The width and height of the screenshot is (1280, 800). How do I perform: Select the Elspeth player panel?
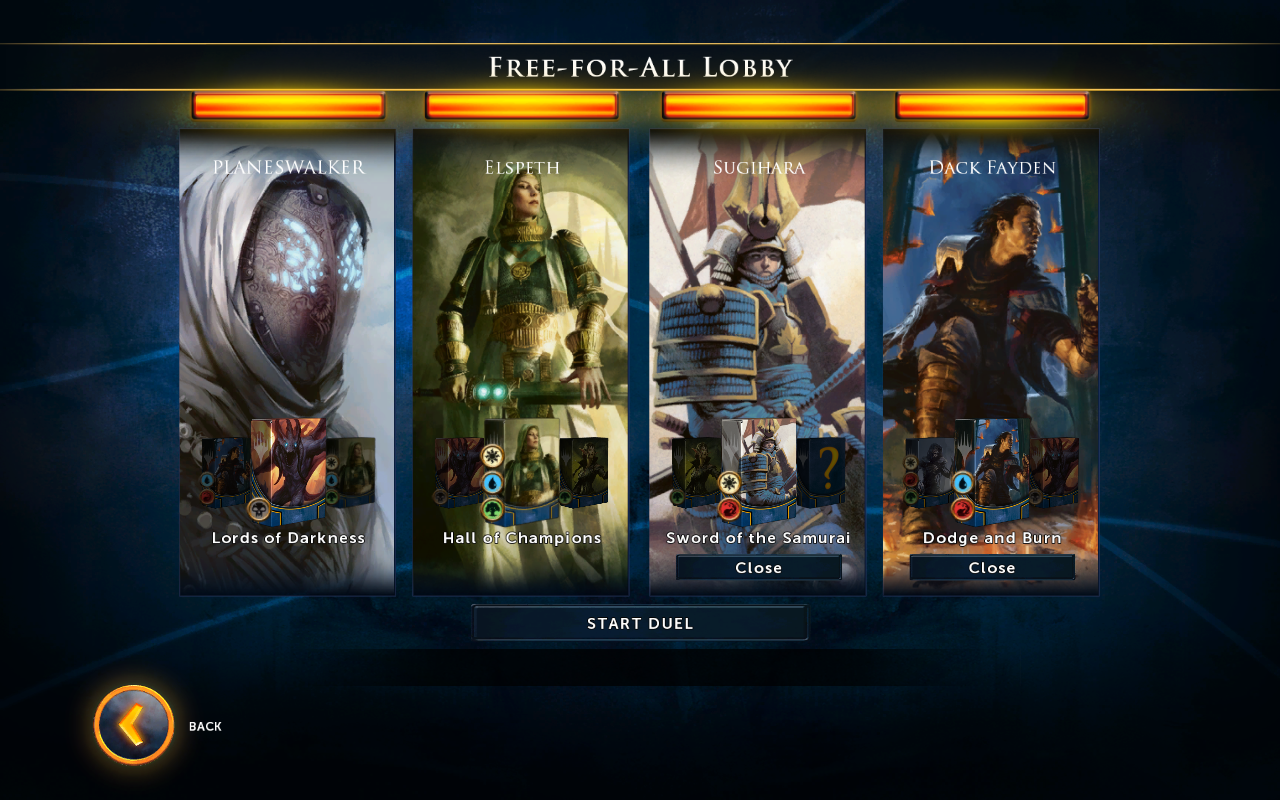tap(520, 280)
